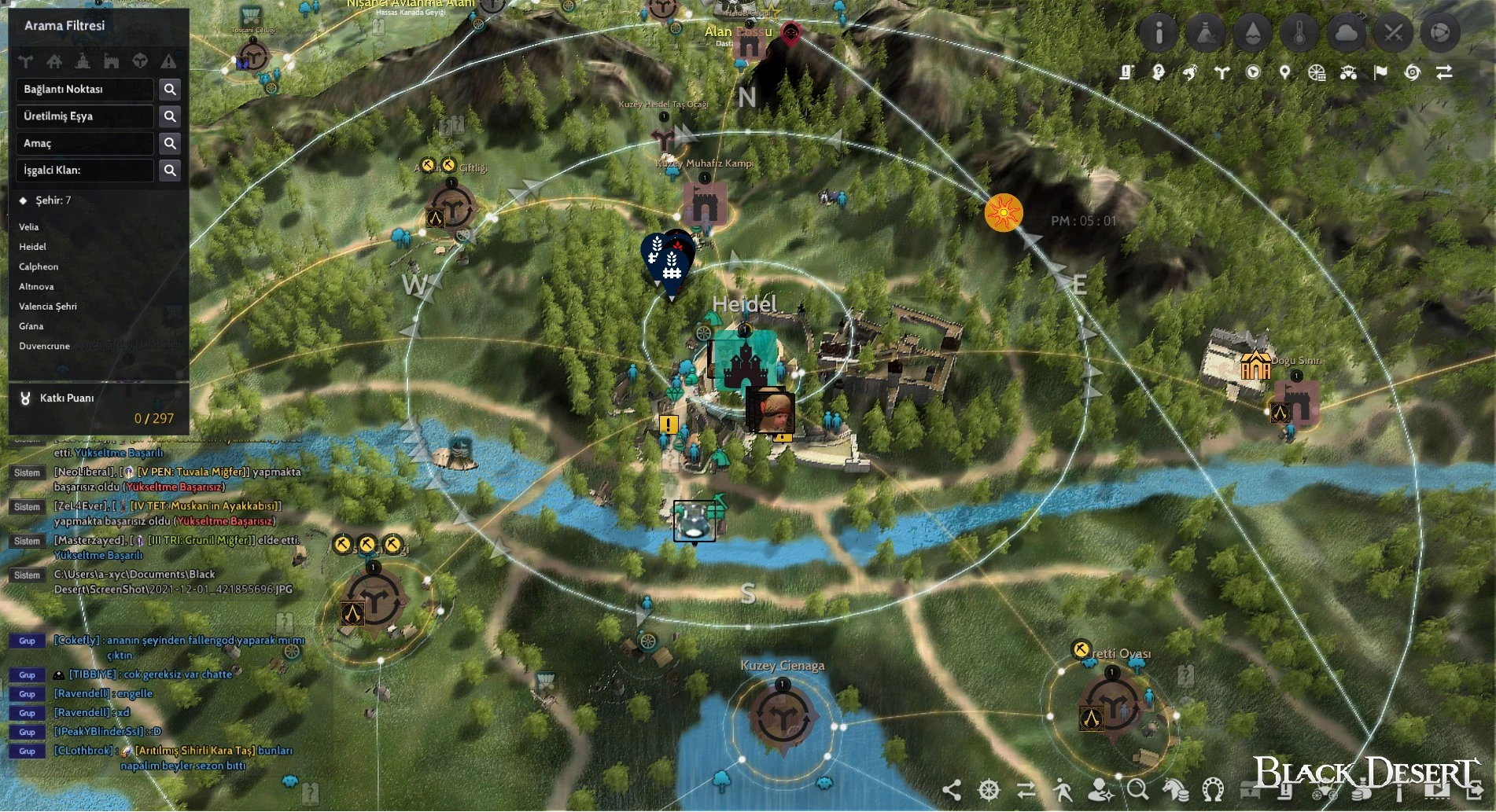1496x812 pixels.
Task: Pick Altınova from the city list
Action: pyautogui.click(x=36, y=287)
